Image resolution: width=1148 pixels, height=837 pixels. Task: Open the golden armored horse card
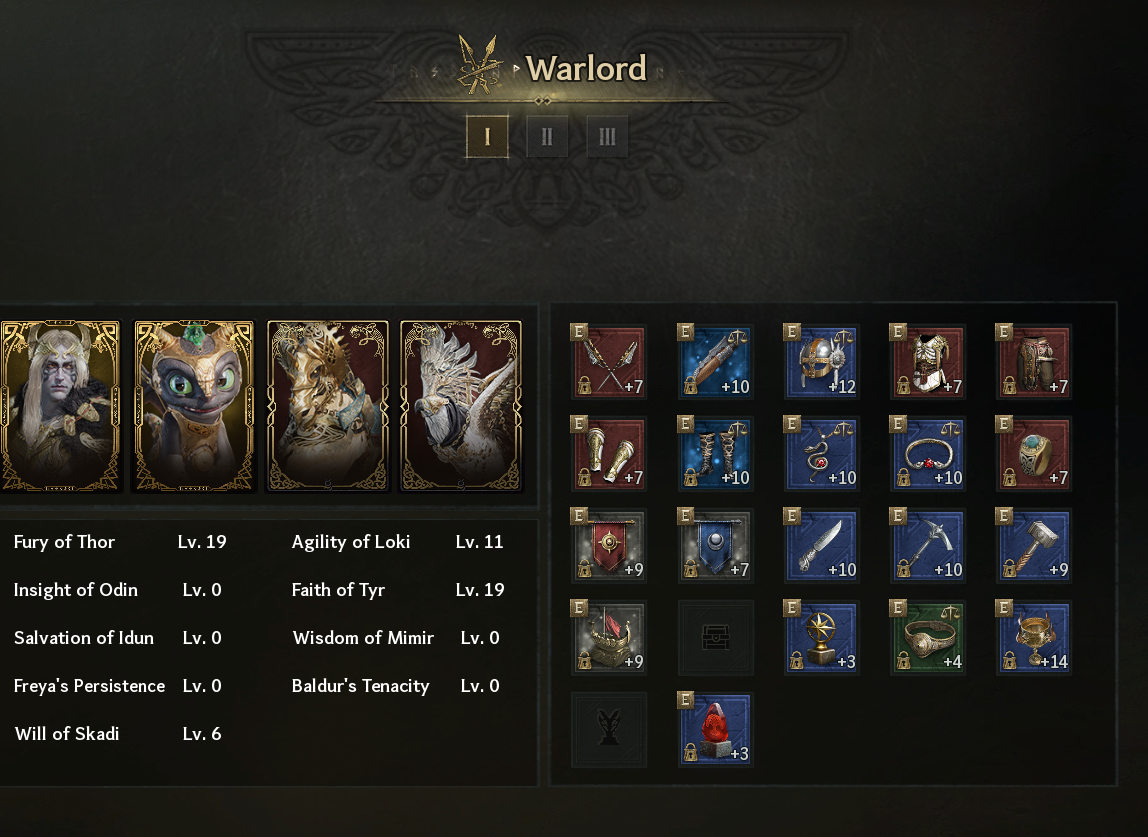327,406
